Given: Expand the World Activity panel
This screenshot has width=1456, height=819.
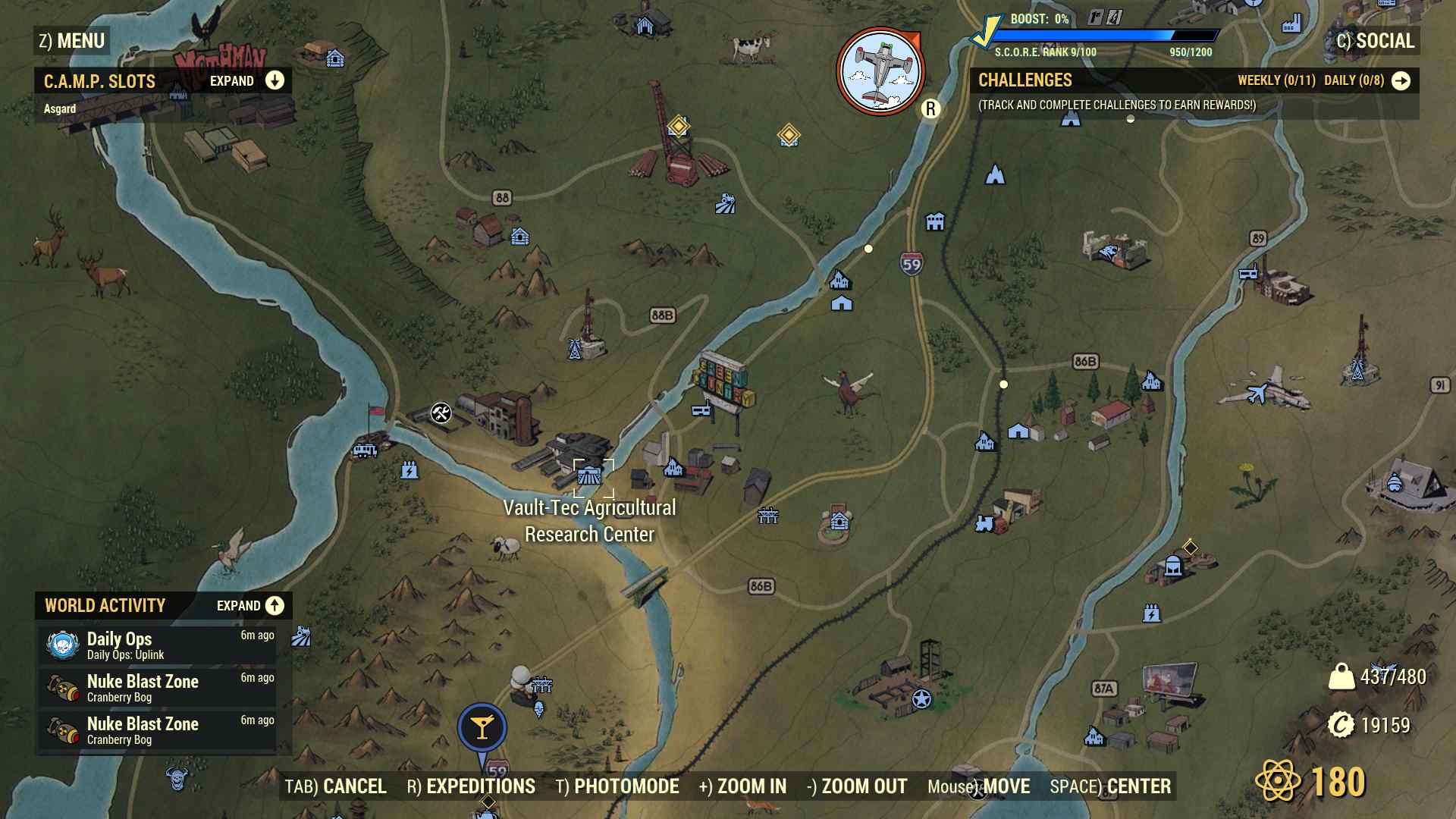Looking at the screenshot, I should click(274, 606).
